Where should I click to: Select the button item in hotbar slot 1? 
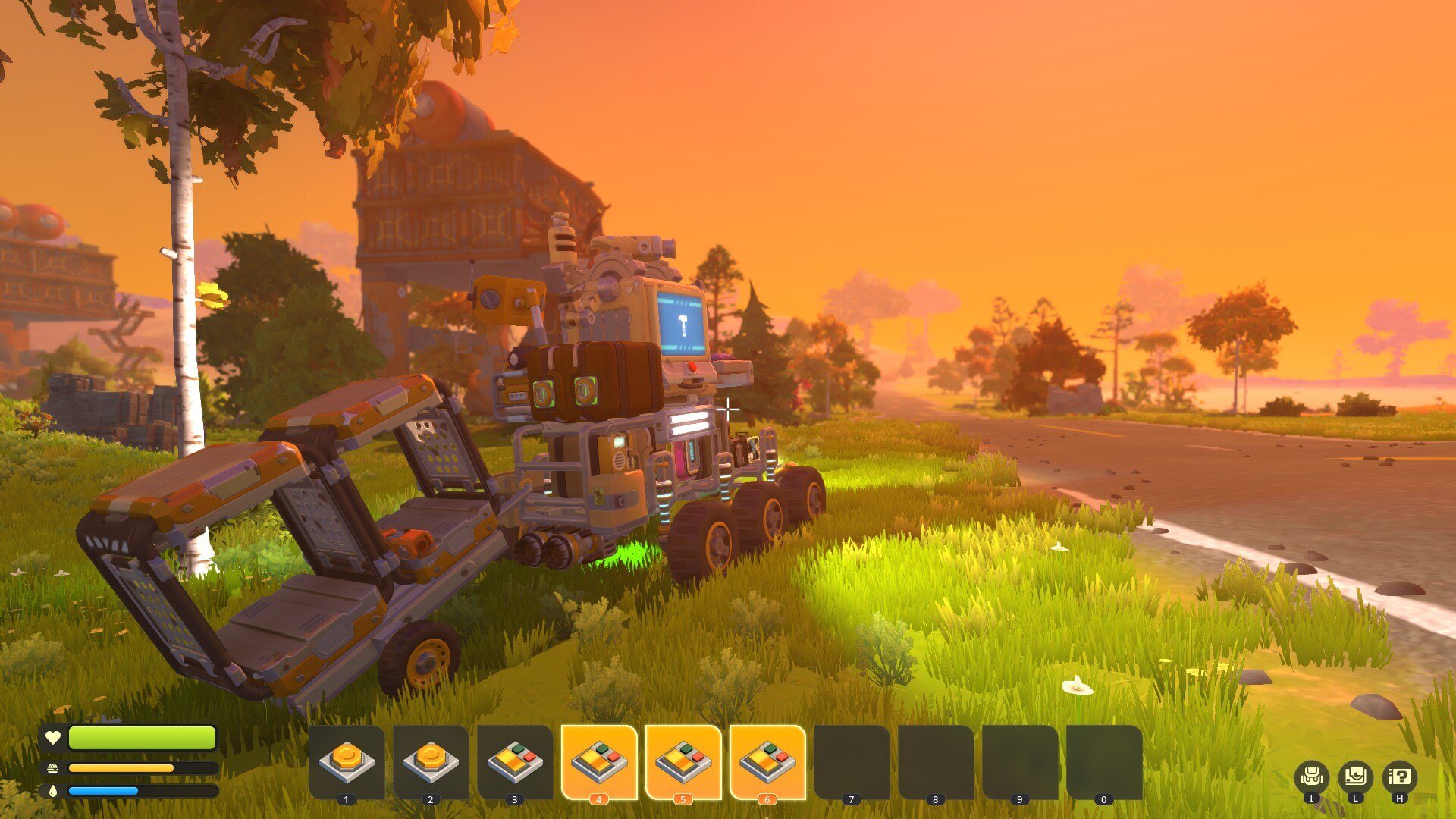(347, 761)
